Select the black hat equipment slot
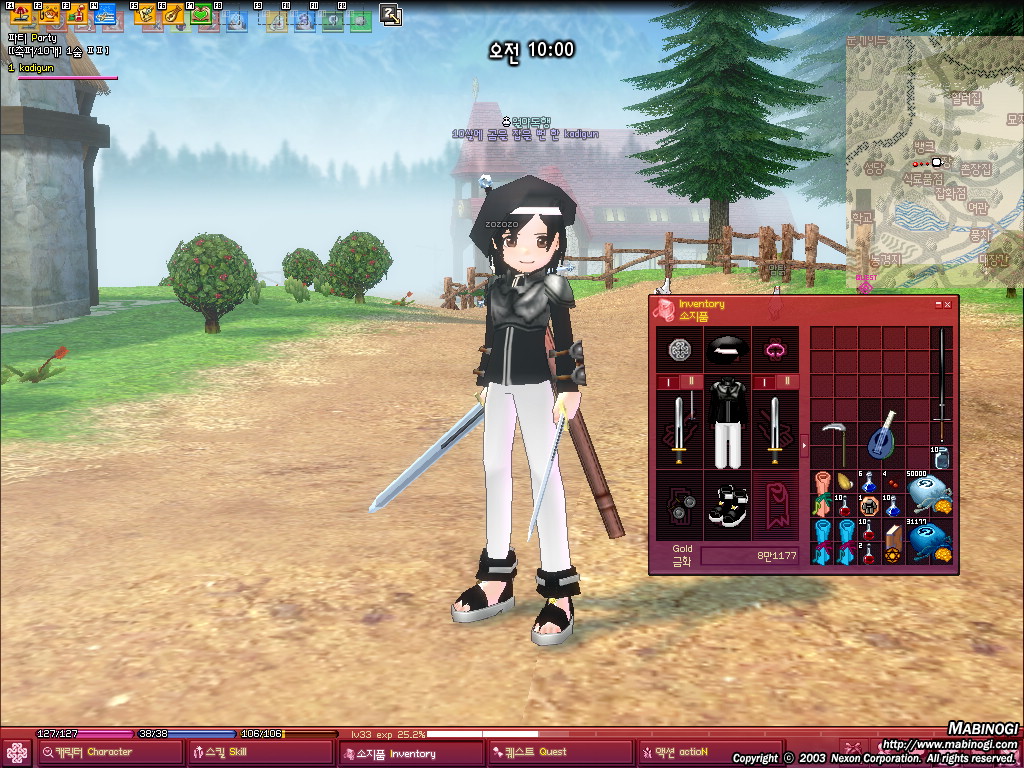1024x768 pixels. (727, 349)
